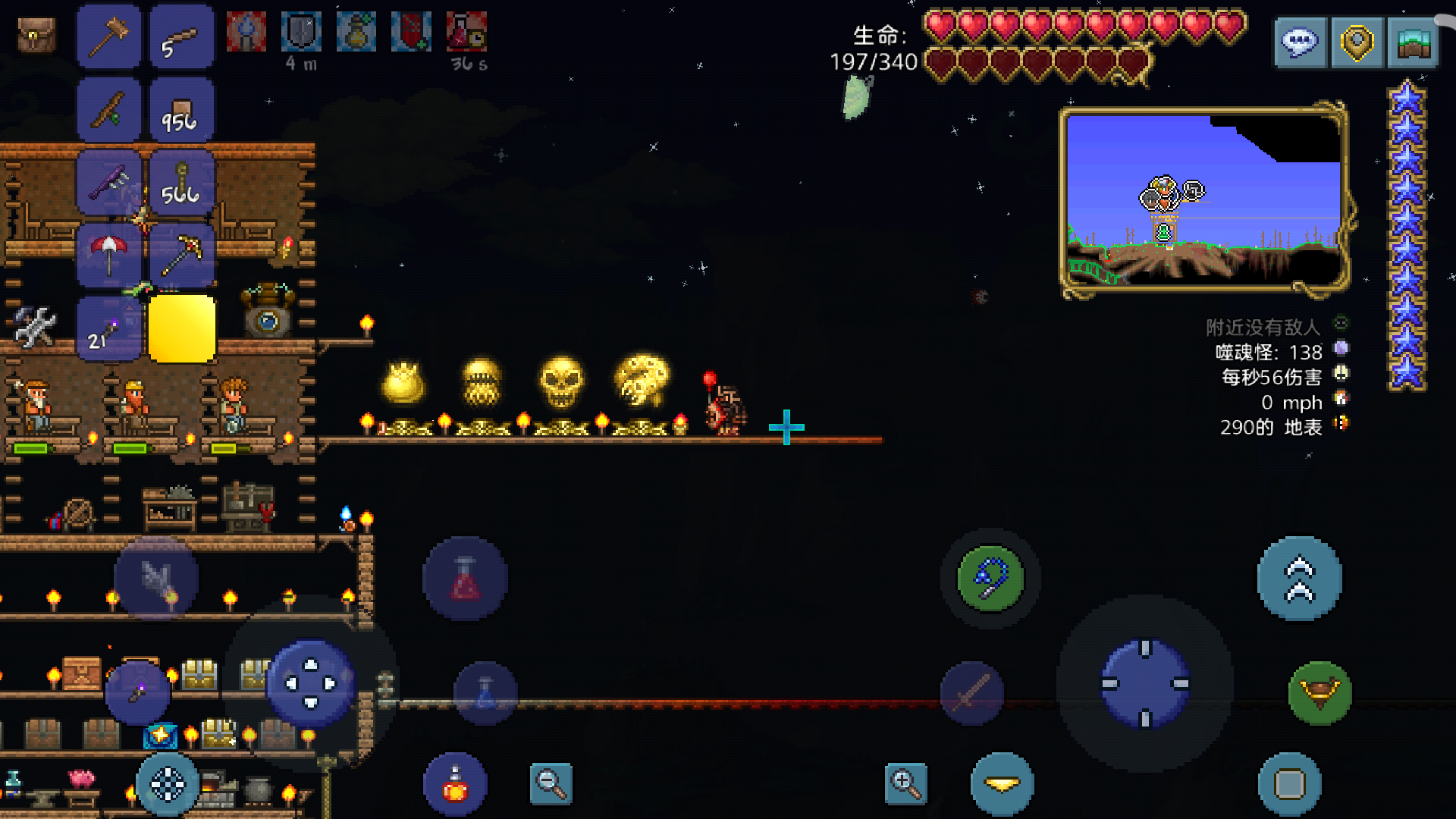Open the map pin marker button
Screen dimensions: 1456x819
[1357, 42]
